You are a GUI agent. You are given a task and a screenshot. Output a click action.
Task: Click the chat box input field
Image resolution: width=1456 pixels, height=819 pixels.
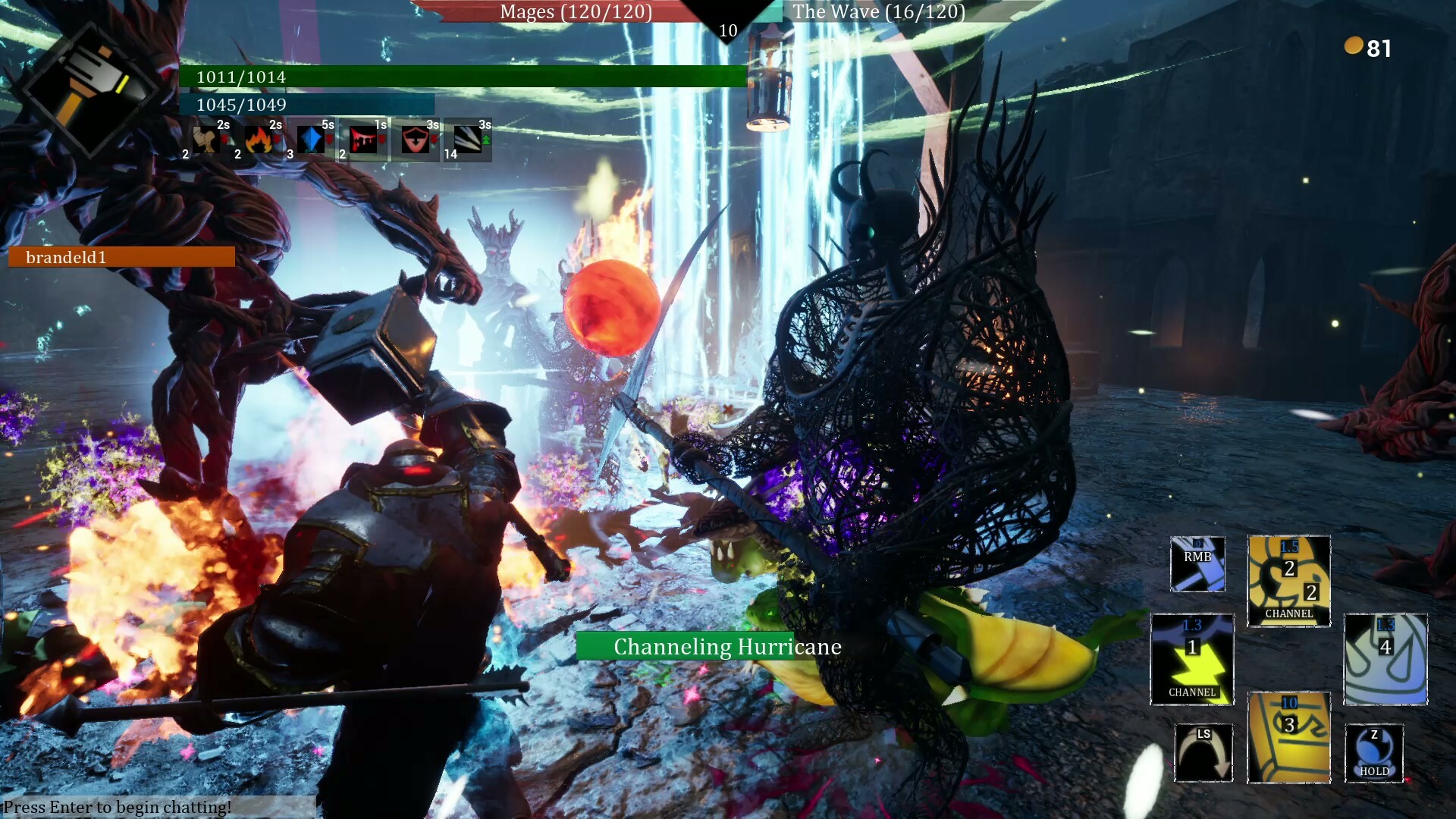click(158, 807)
